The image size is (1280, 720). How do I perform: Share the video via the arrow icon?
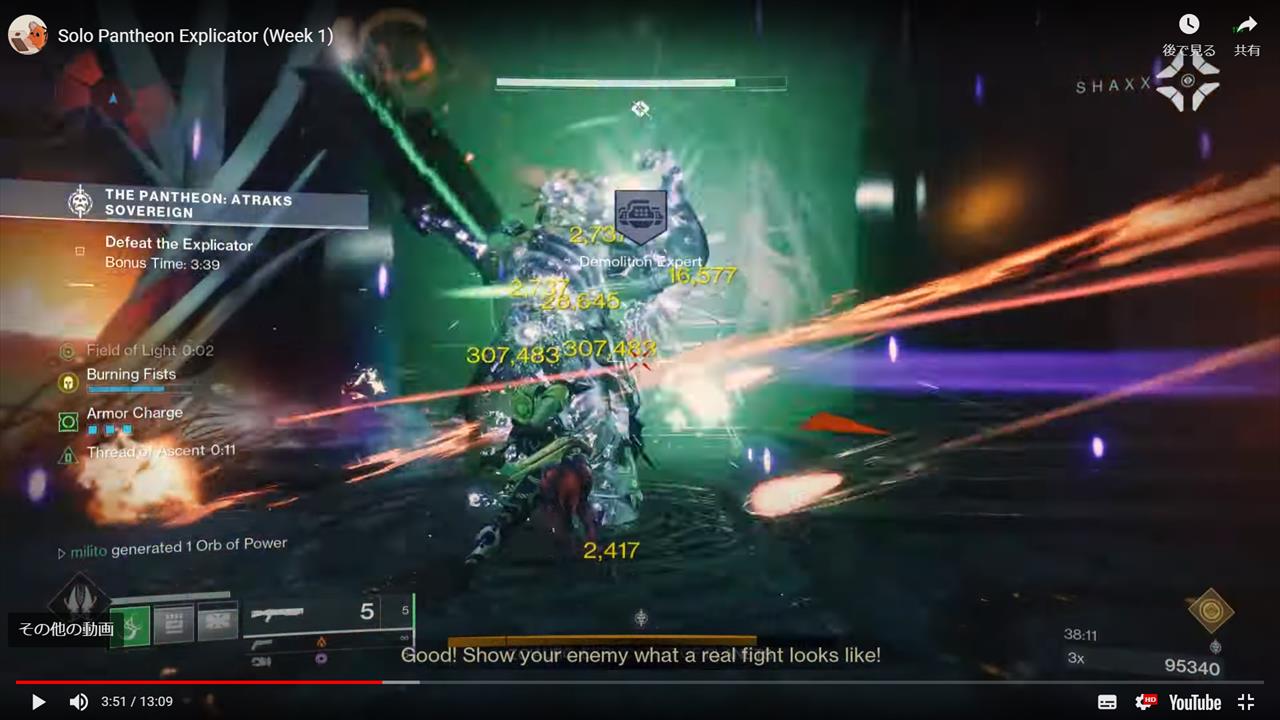pos(1247,24)
